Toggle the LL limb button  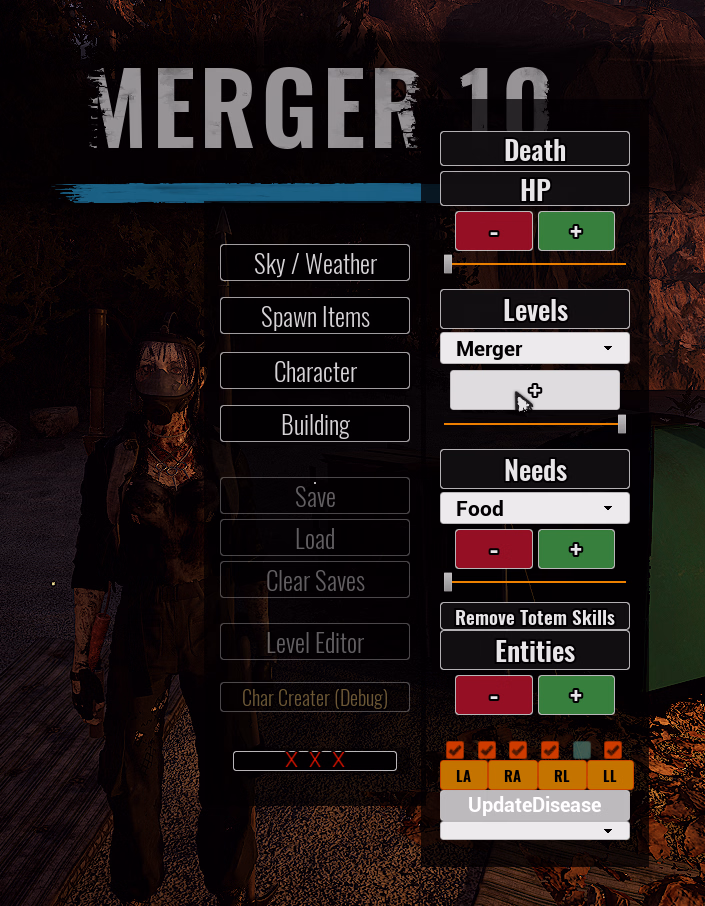(610, 775)
